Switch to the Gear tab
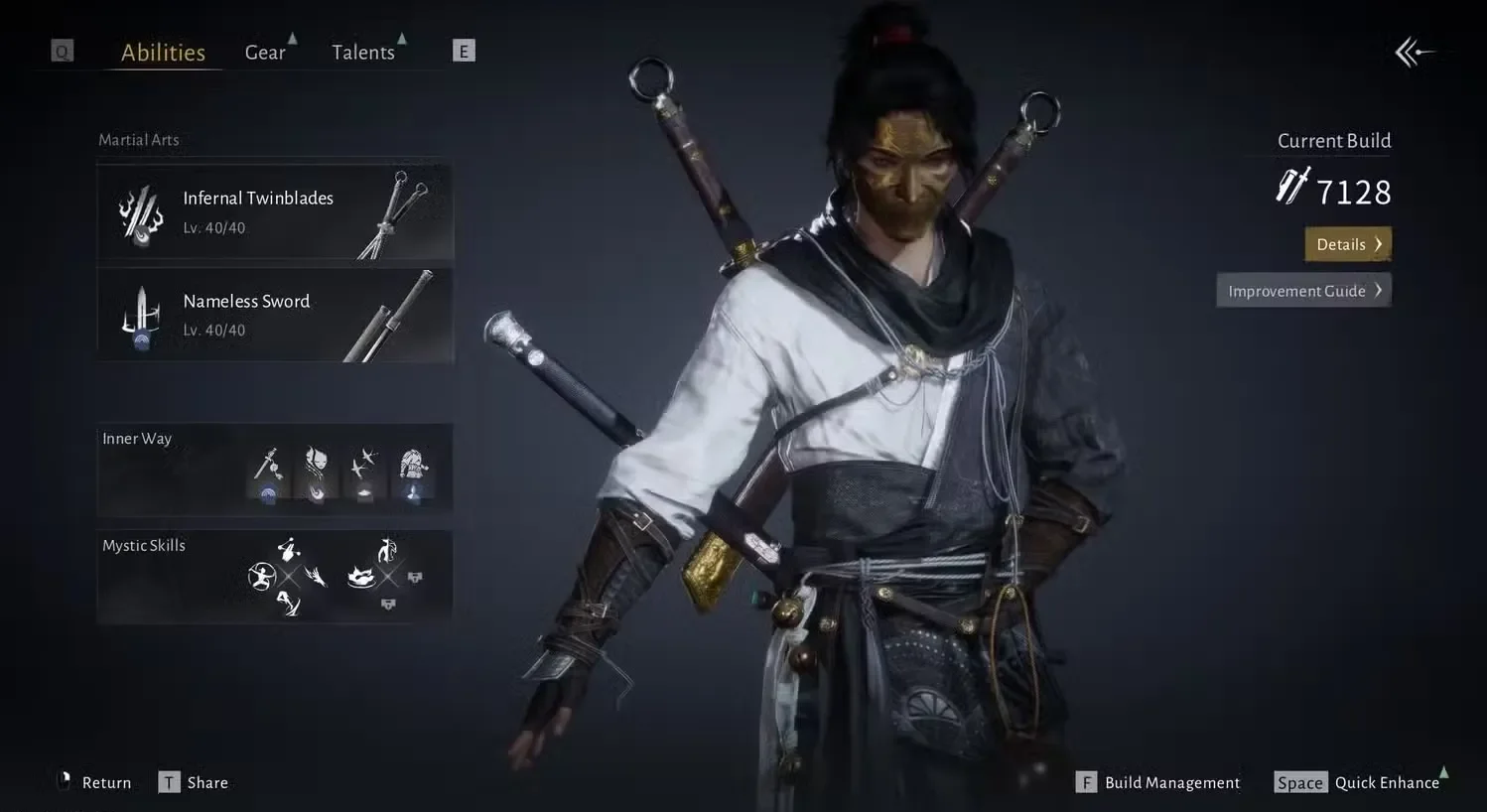Image resolution: width=1487 pixels, height=812 pixels. coord(264,52)
